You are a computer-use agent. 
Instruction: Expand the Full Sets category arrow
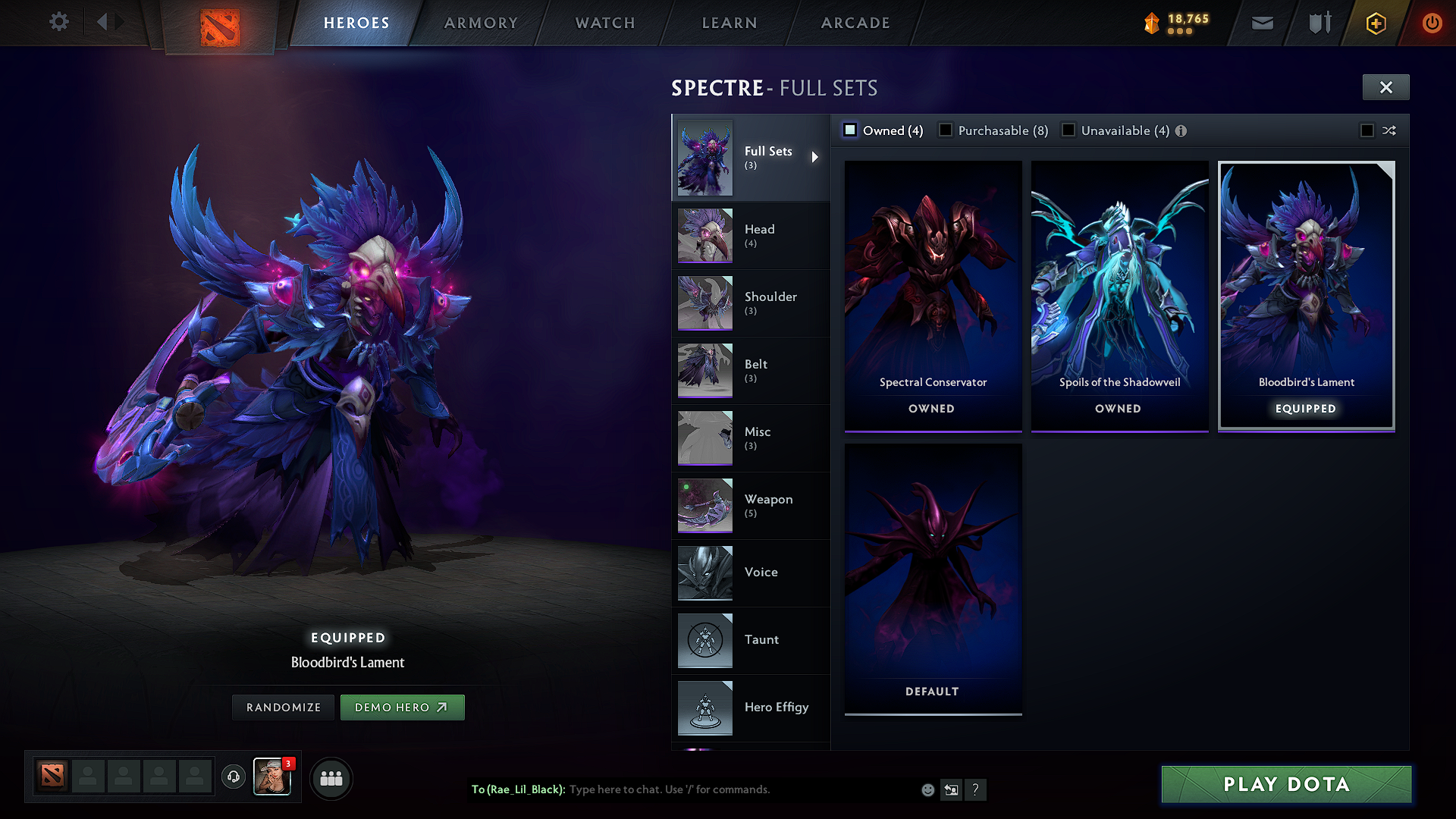tap(816, 157)
